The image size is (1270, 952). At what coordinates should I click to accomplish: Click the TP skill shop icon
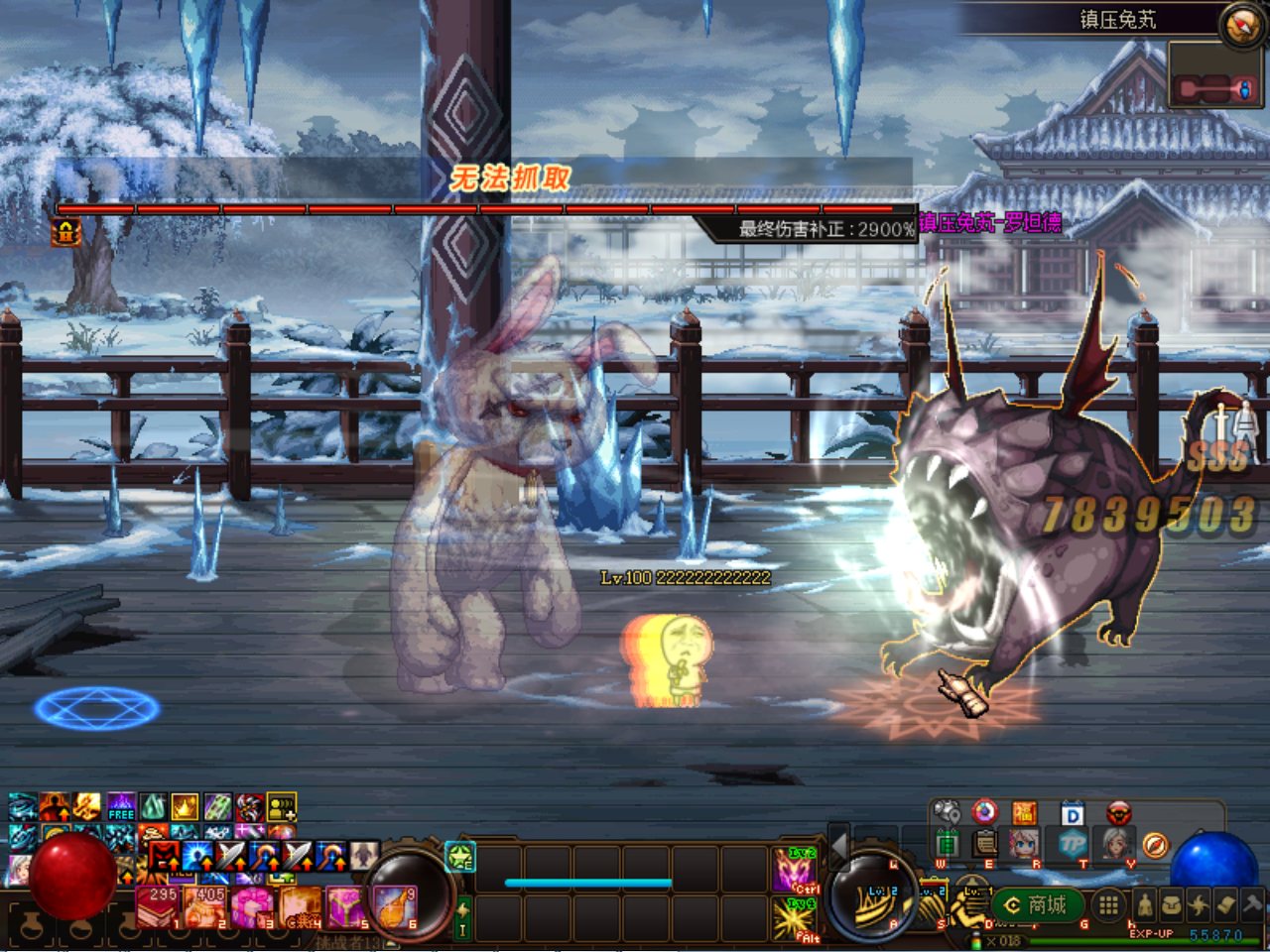click(1073, 844)
